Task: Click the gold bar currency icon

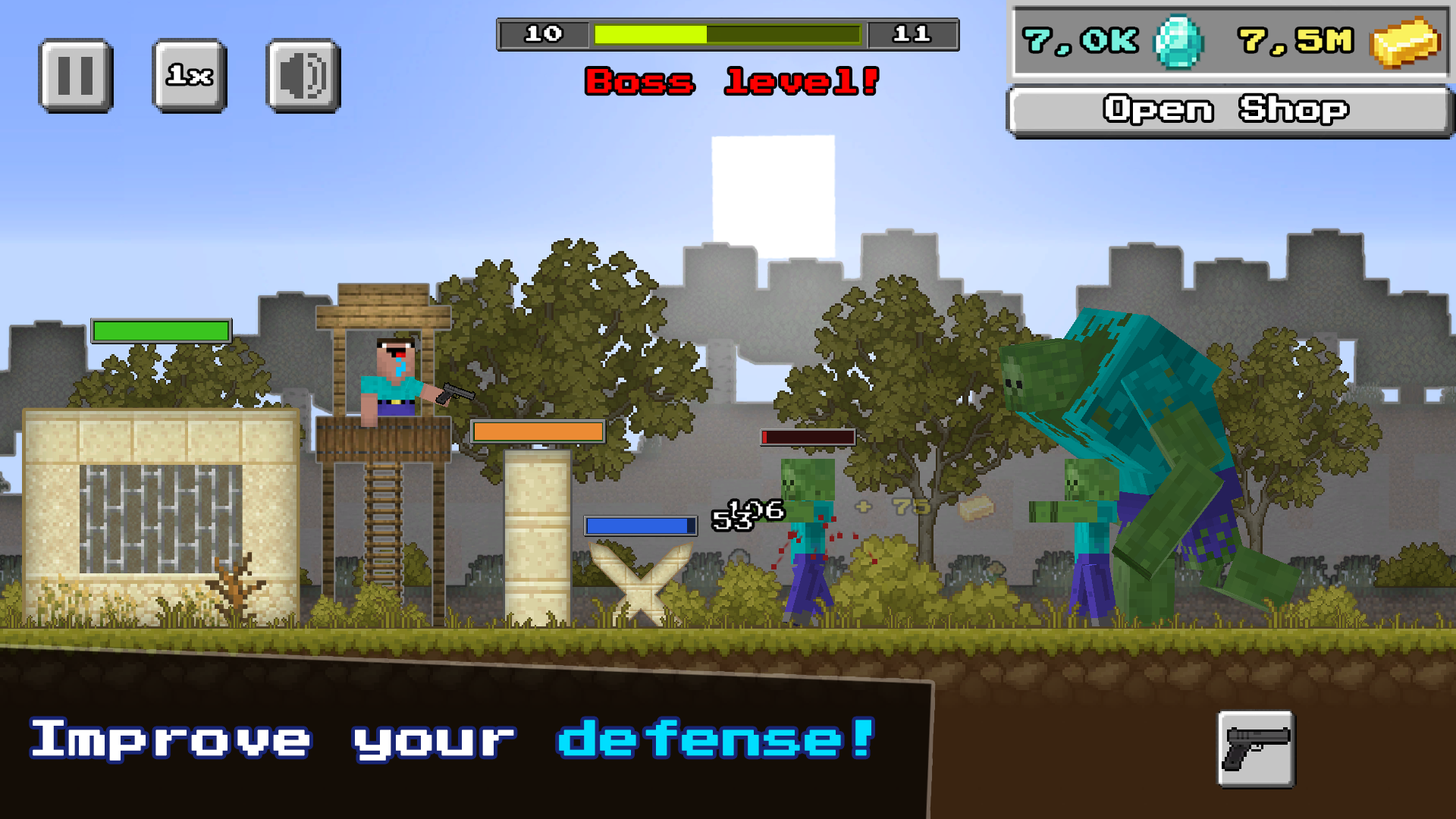Action: pos(1408,43)
